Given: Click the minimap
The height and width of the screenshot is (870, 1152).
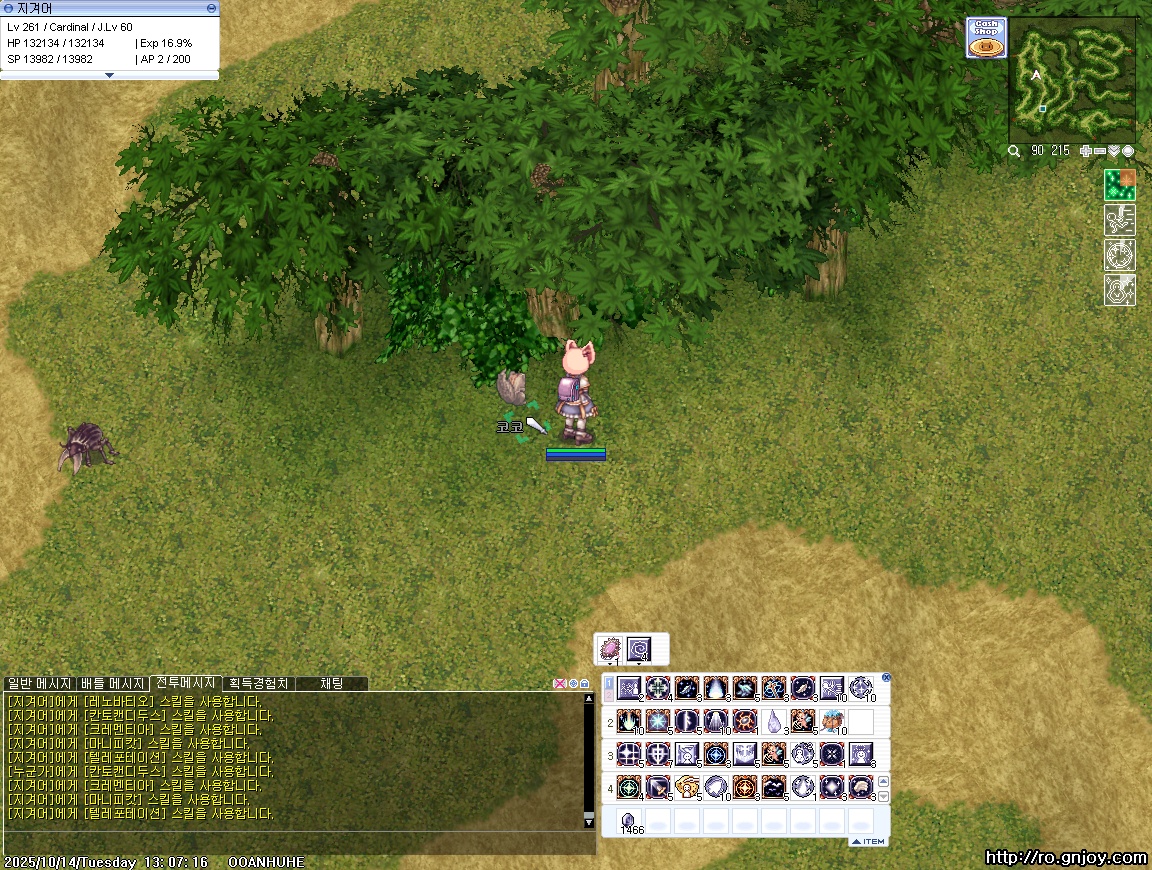Looking at the screenshot, I should pyautogui.click(x=1072, y=78).
